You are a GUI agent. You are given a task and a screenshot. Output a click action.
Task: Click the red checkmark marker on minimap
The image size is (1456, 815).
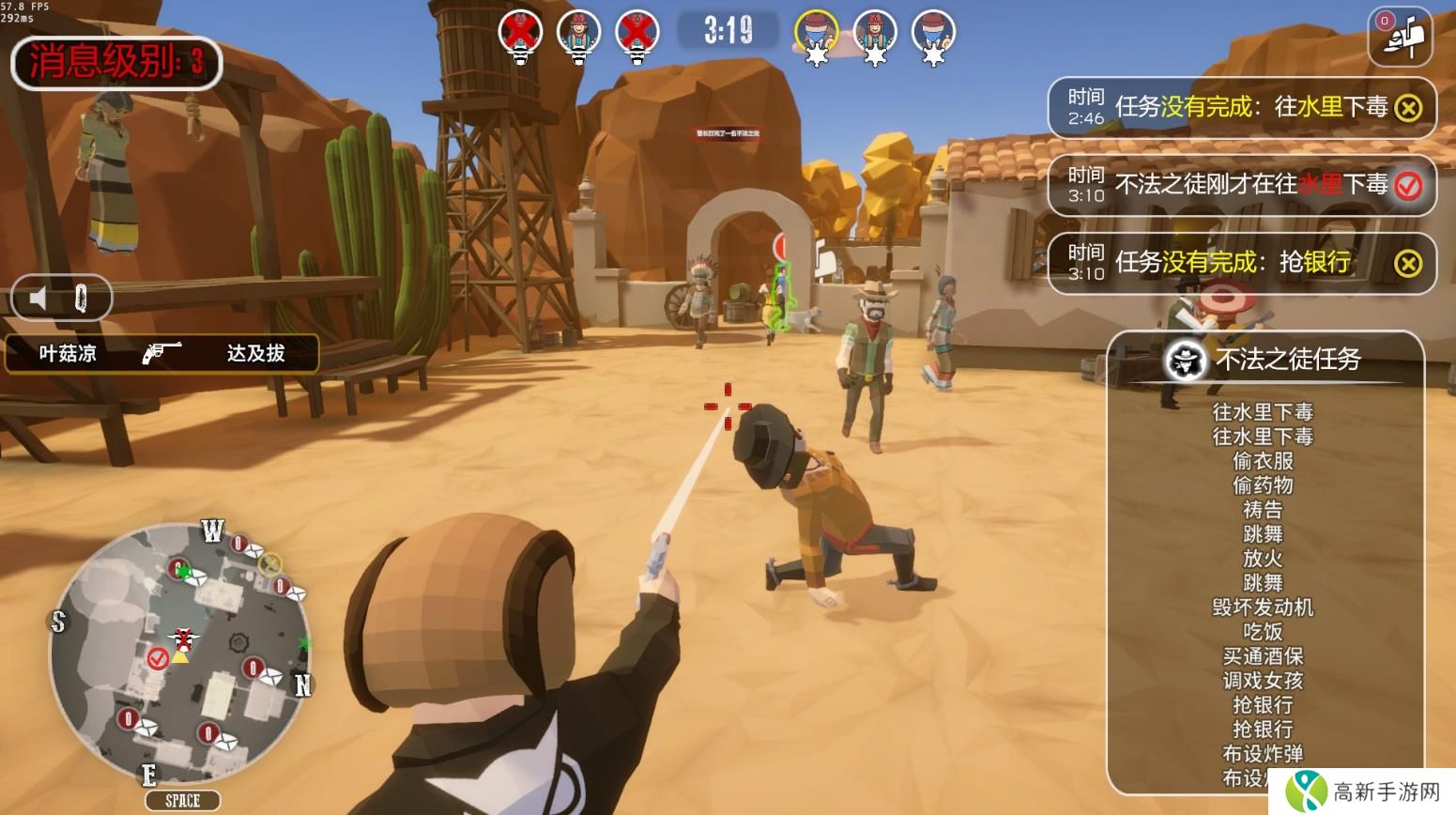pyautogui.click(x=157, y=659)
